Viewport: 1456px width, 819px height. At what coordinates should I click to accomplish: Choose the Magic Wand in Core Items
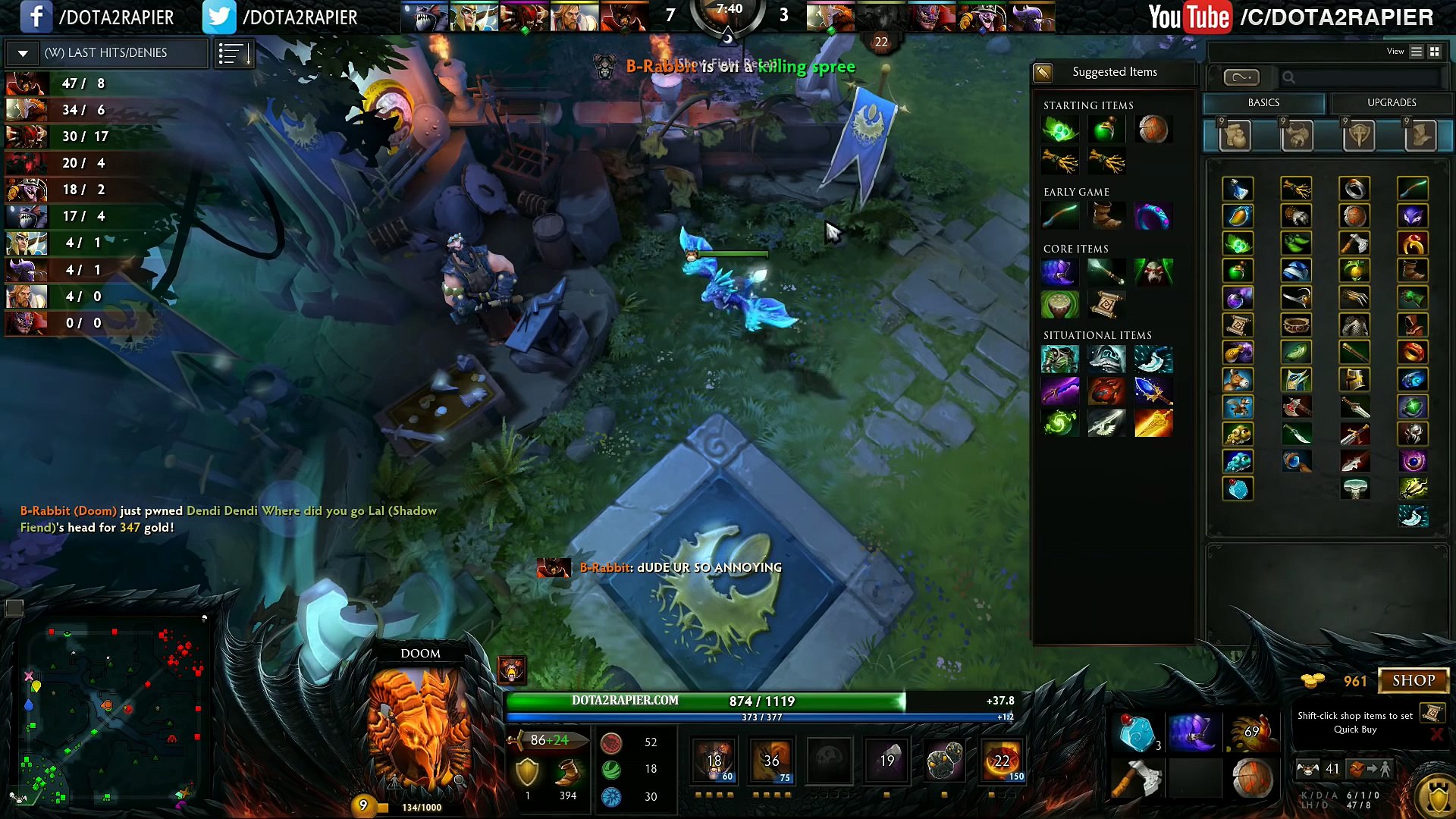[x=1106, y=271]
